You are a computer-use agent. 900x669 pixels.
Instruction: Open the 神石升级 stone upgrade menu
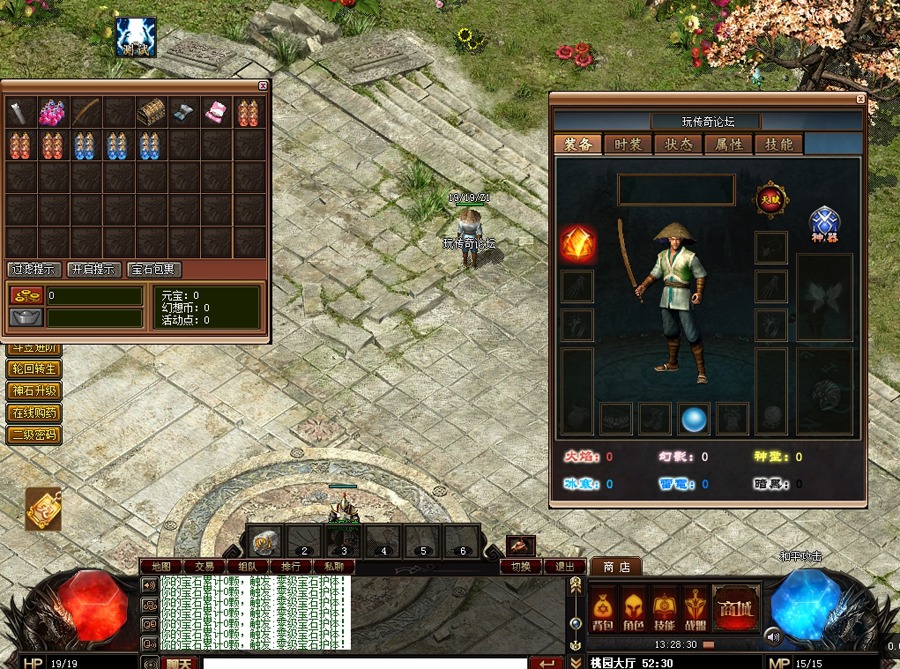pyautogui.click(x=35, y=391)
